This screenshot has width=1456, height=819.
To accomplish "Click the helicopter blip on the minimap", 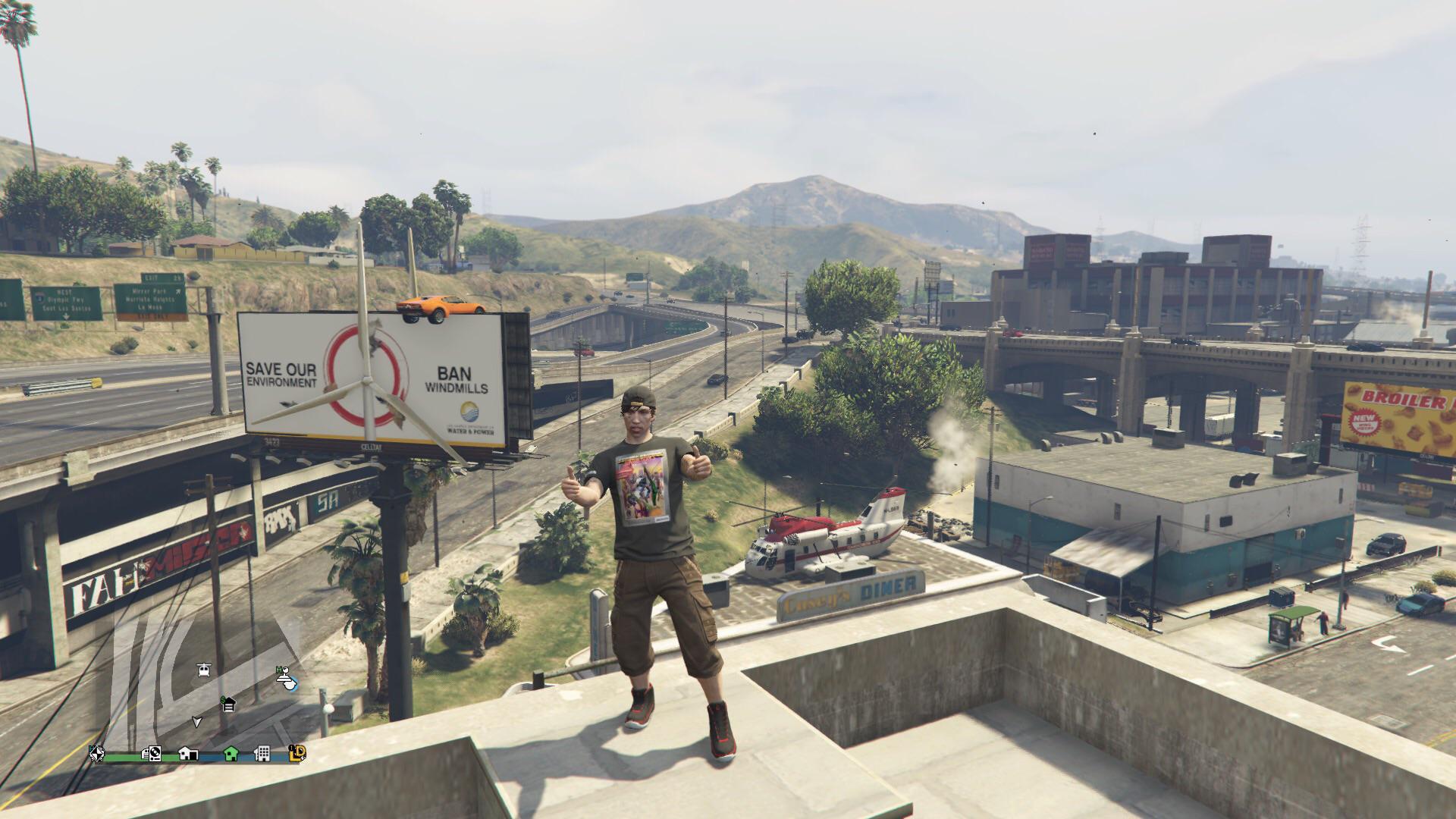I will coord(203,670).
